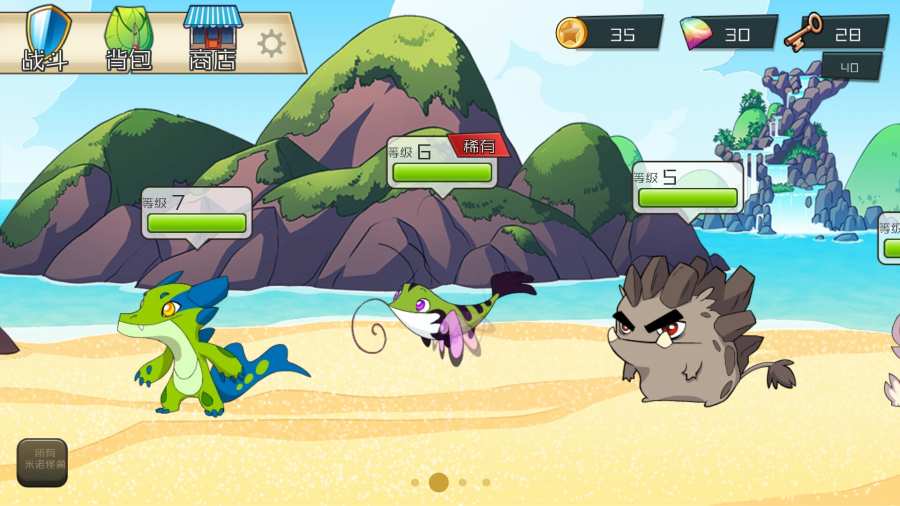Viewport: 900px width, 506px height.
Task: Enter the 商店 shop
Action: point(212,38)
